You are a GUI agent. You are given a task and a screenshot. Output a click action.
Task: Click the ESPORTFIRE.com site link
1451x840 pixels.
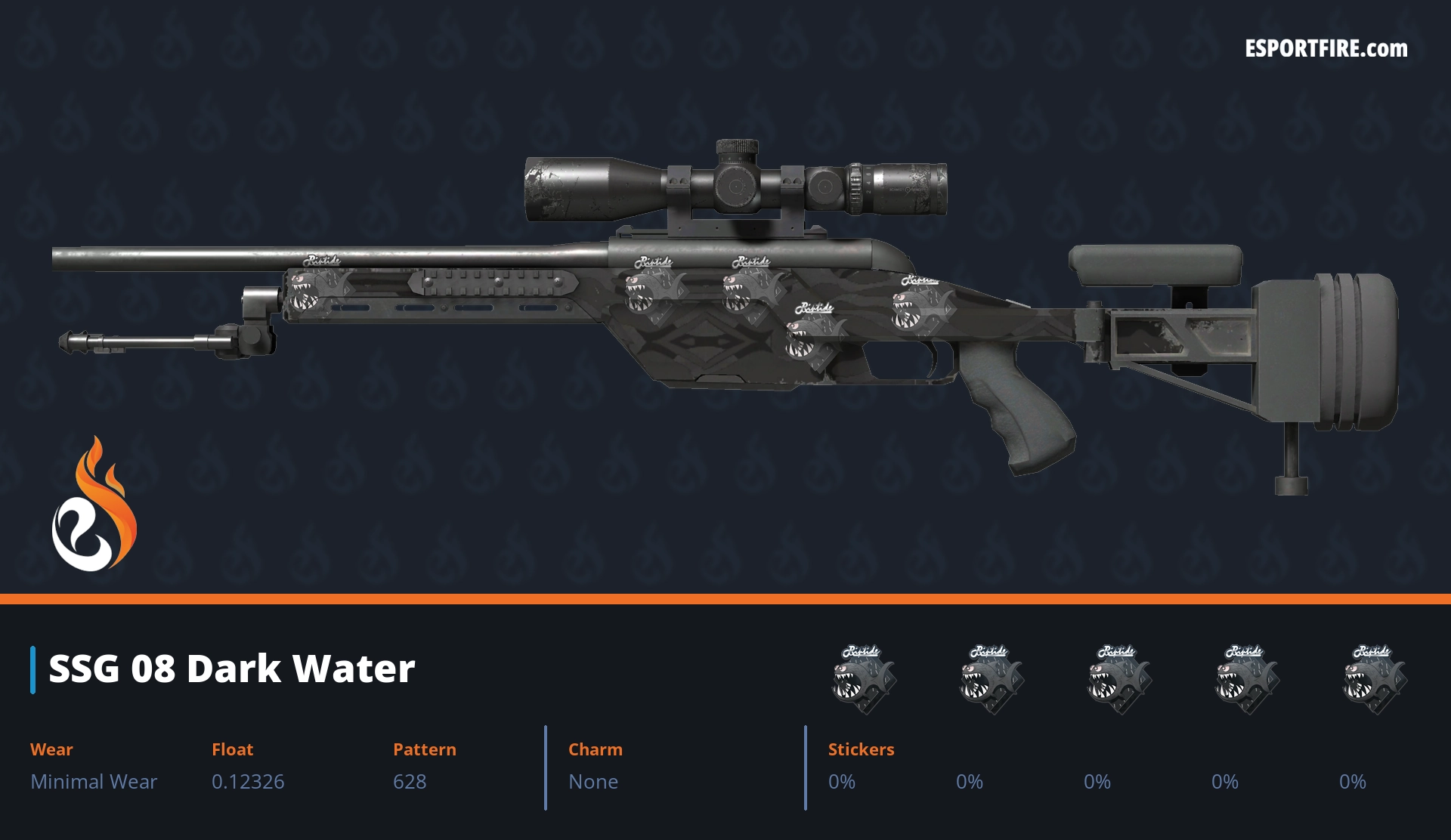(x=1326, y=49)
